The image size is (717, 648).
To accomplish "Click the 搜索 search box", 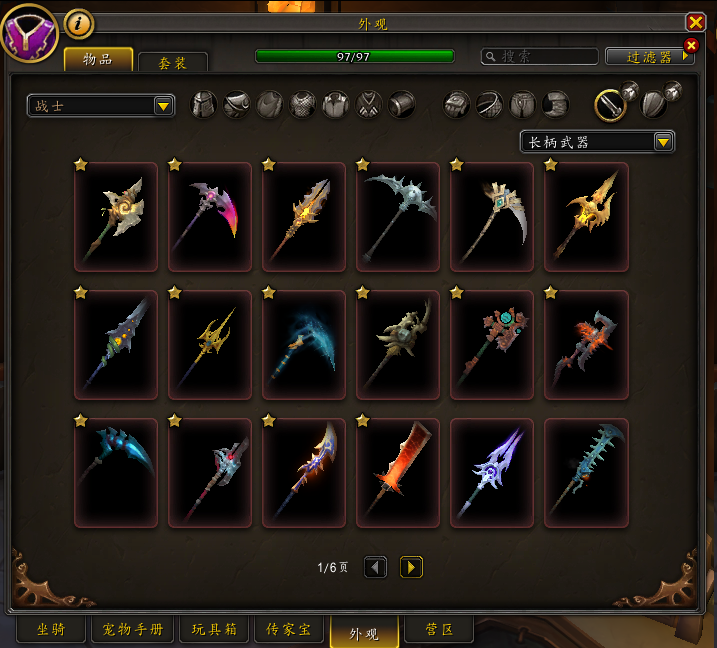I will pos(539,57).
